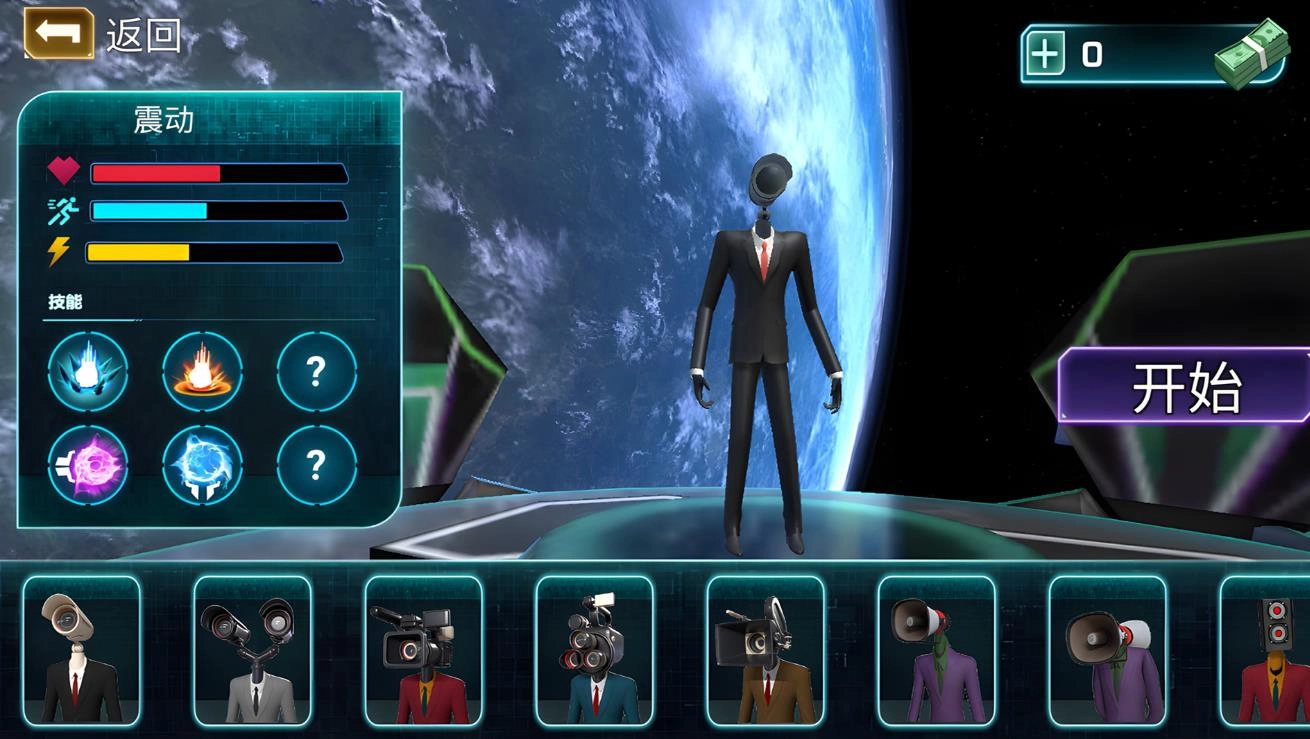The image size is (1310, 739).
Task: View the blue ice spike skill
Action: pyautogui.click(x=88, y=372)
